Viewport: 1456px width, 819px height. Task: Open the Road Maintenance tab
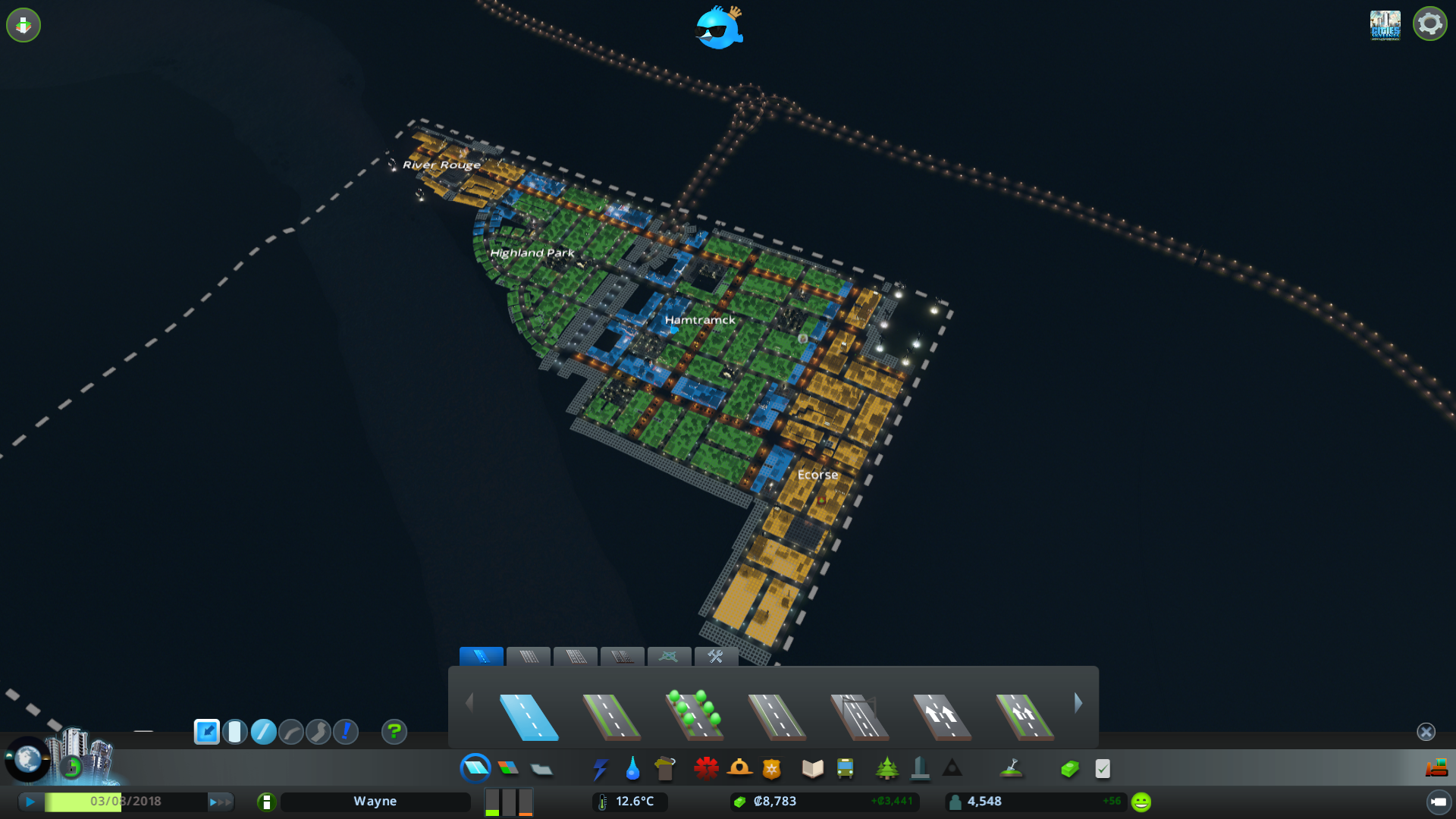[x=716, y=657]
